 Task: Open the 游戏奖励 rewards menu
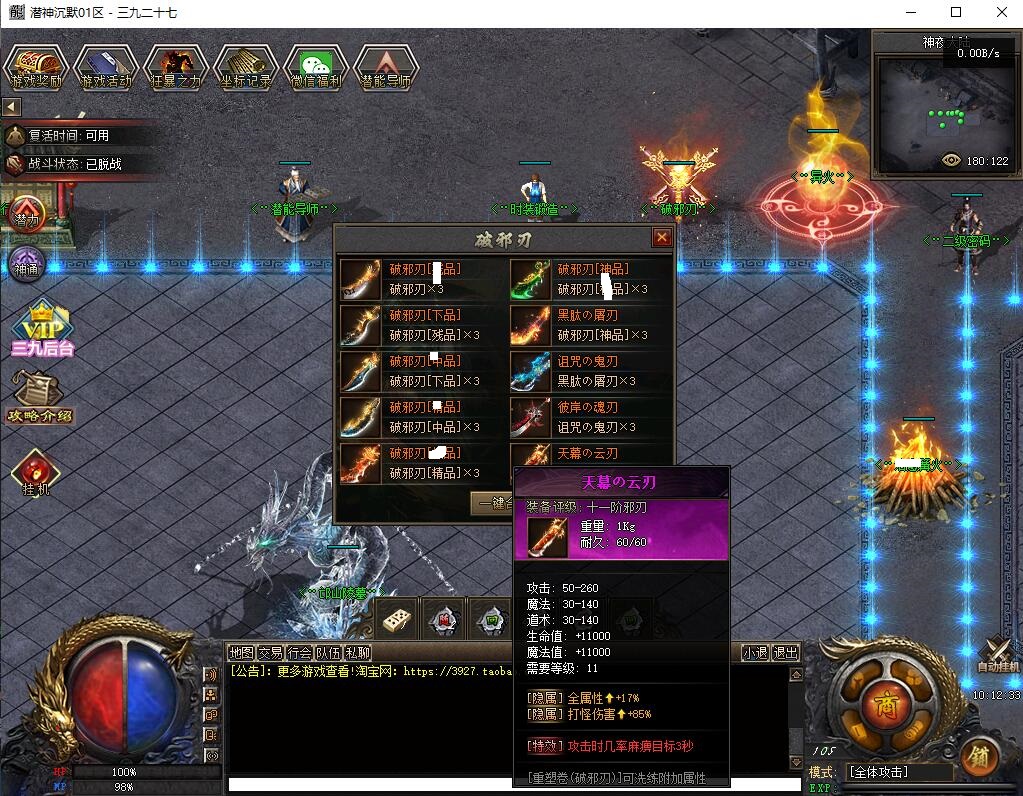pos(36,68)
